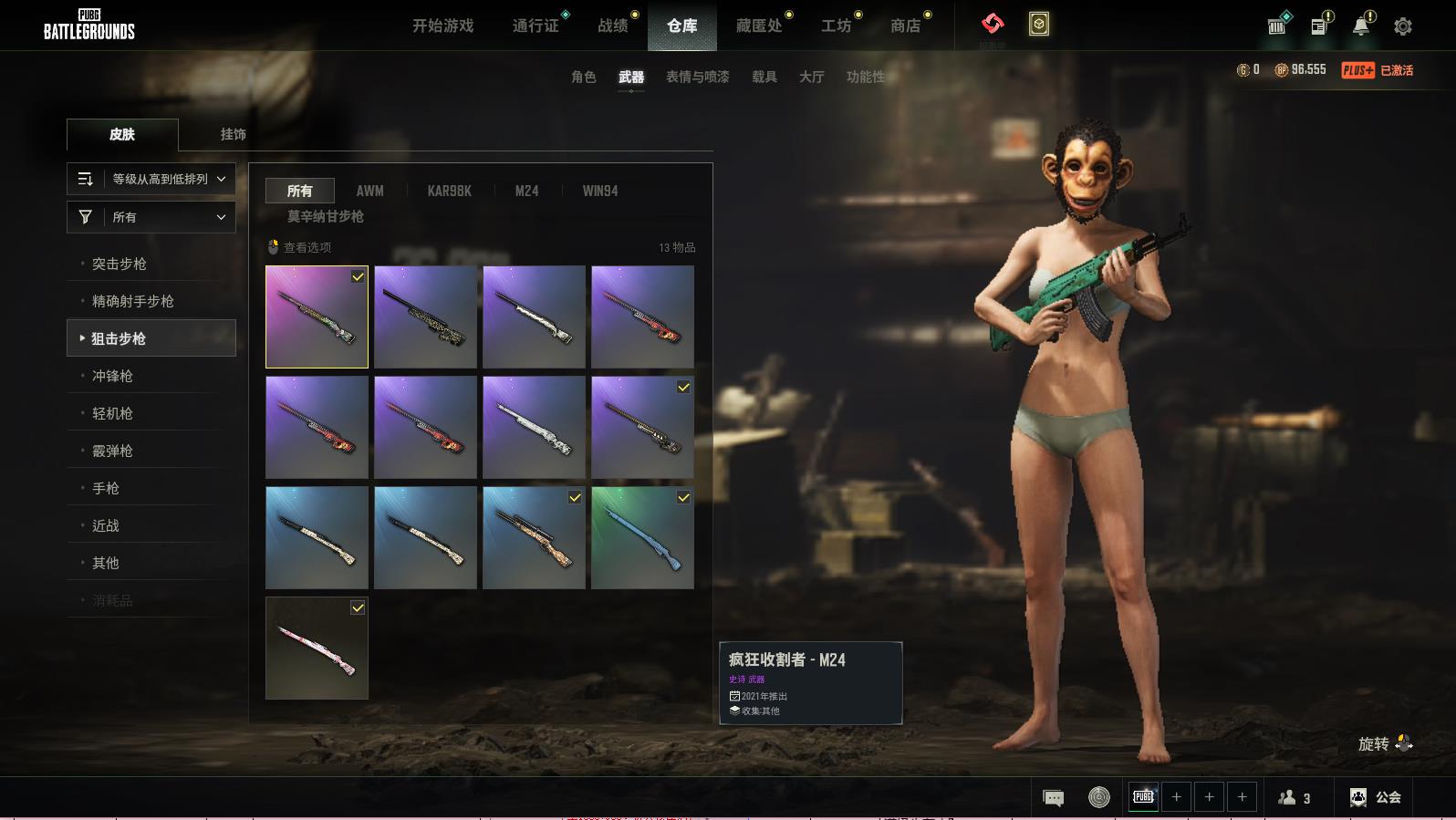Viewport: 1456px width, 820px height.
Task: Select the pink rifle skin thumbnail
Action: 317,649
